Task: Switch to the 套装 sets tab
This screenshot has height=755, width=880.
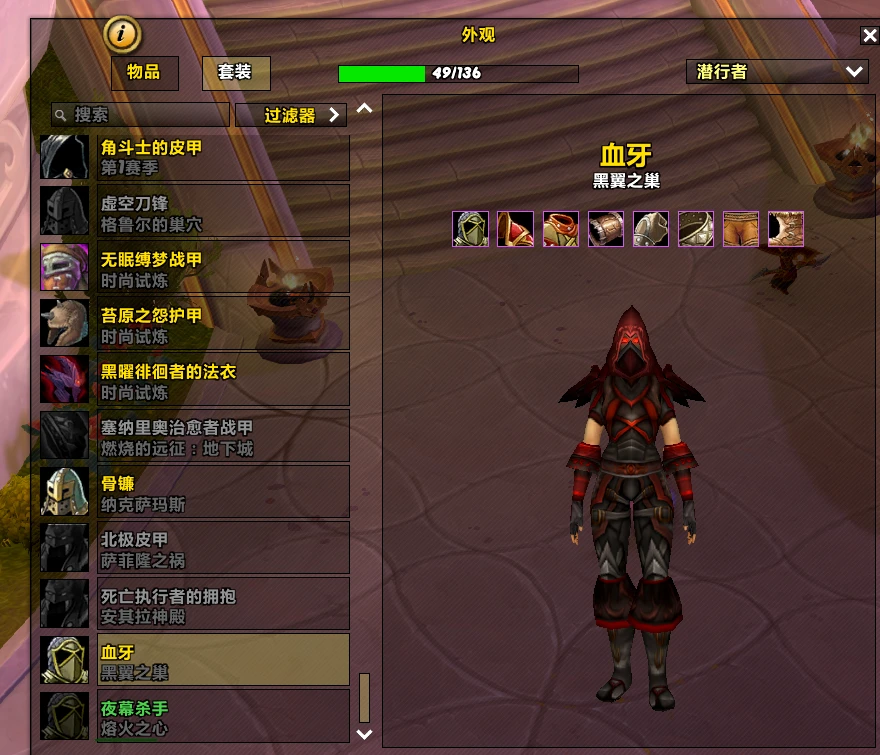Action: pyautogui.click(x=235, y=73)
